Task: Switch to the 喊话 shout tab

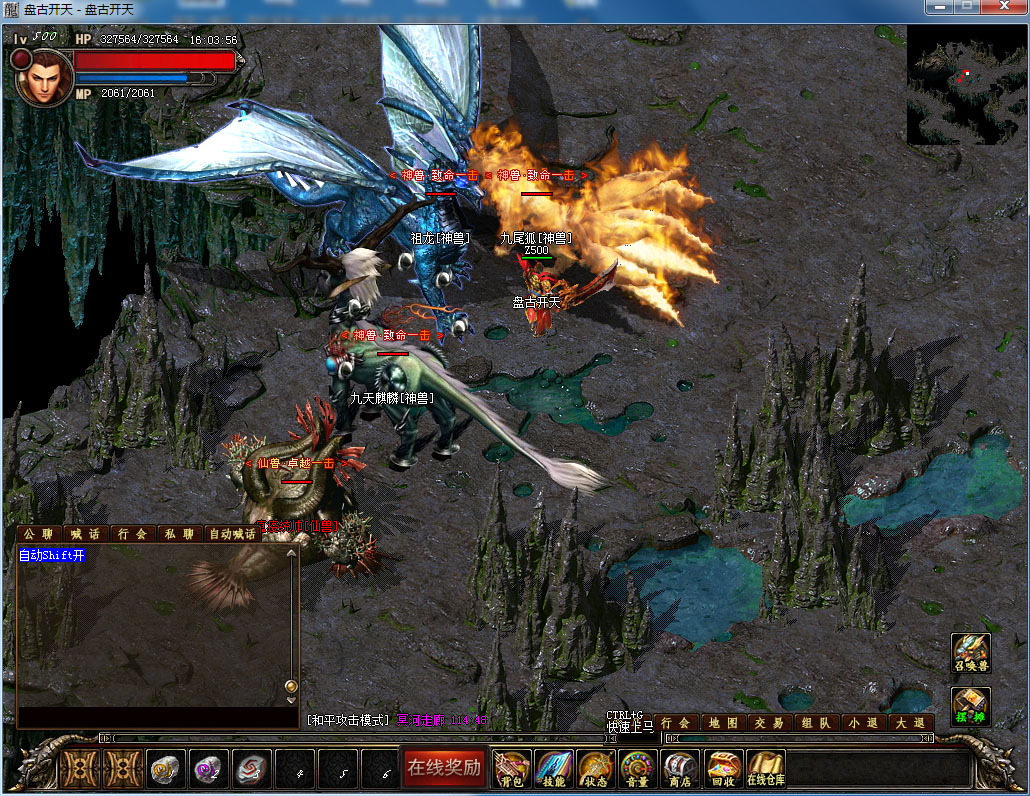Action: coord(86,534)
